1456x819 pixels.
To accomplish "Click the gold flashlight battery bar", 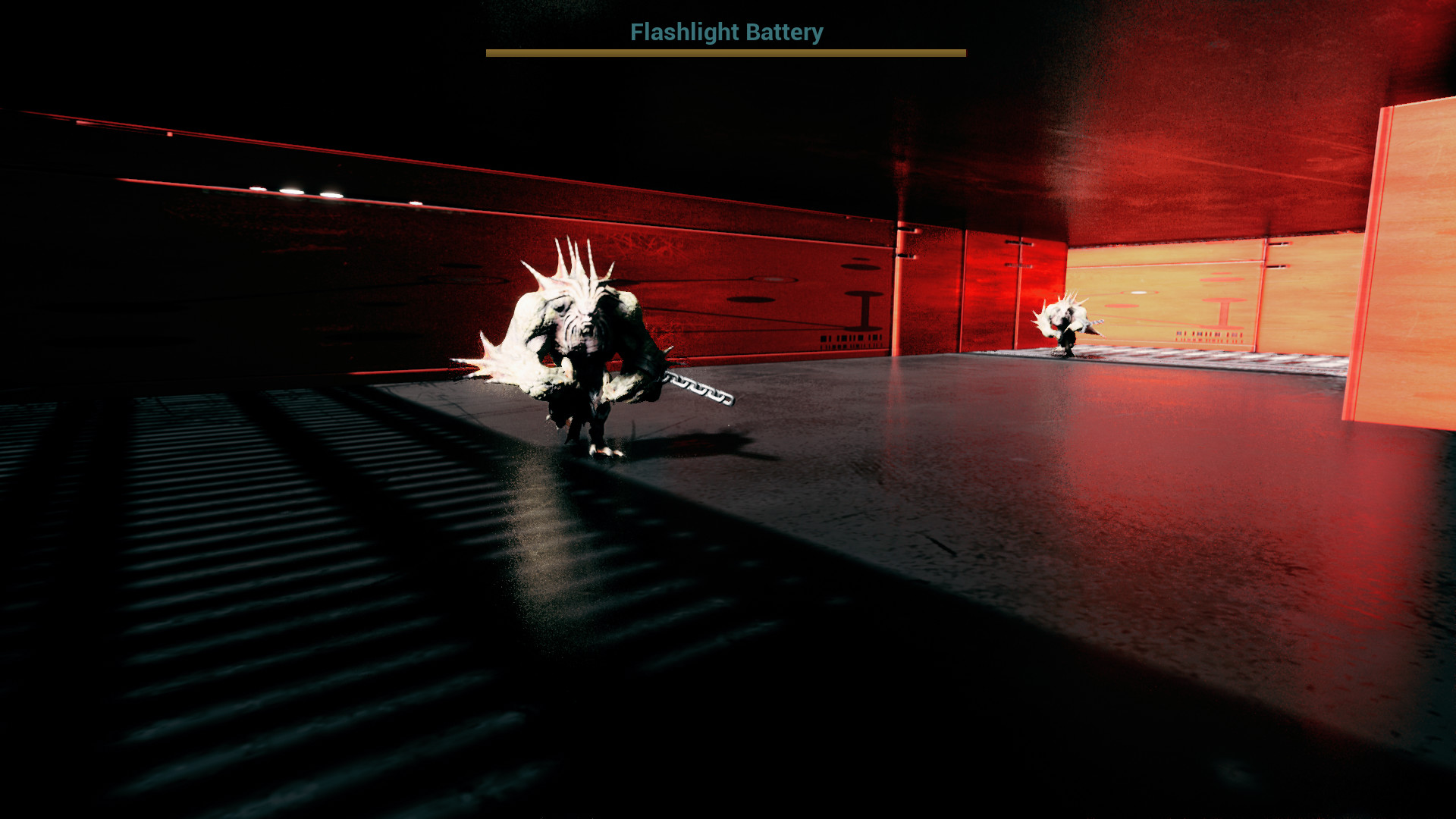I will [x=725, y=52].
